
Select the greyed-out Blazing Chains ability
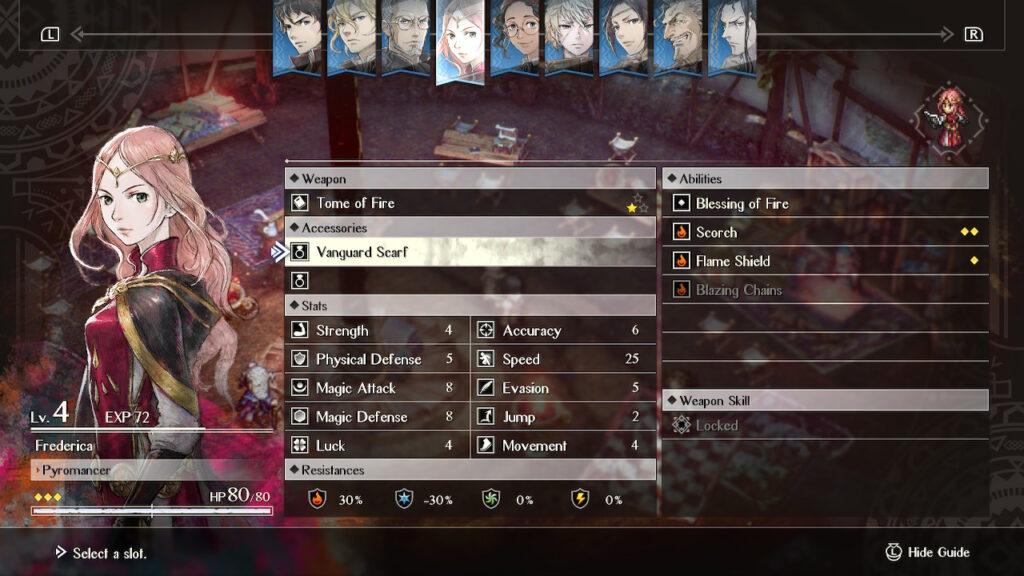[x=825, y=290]
